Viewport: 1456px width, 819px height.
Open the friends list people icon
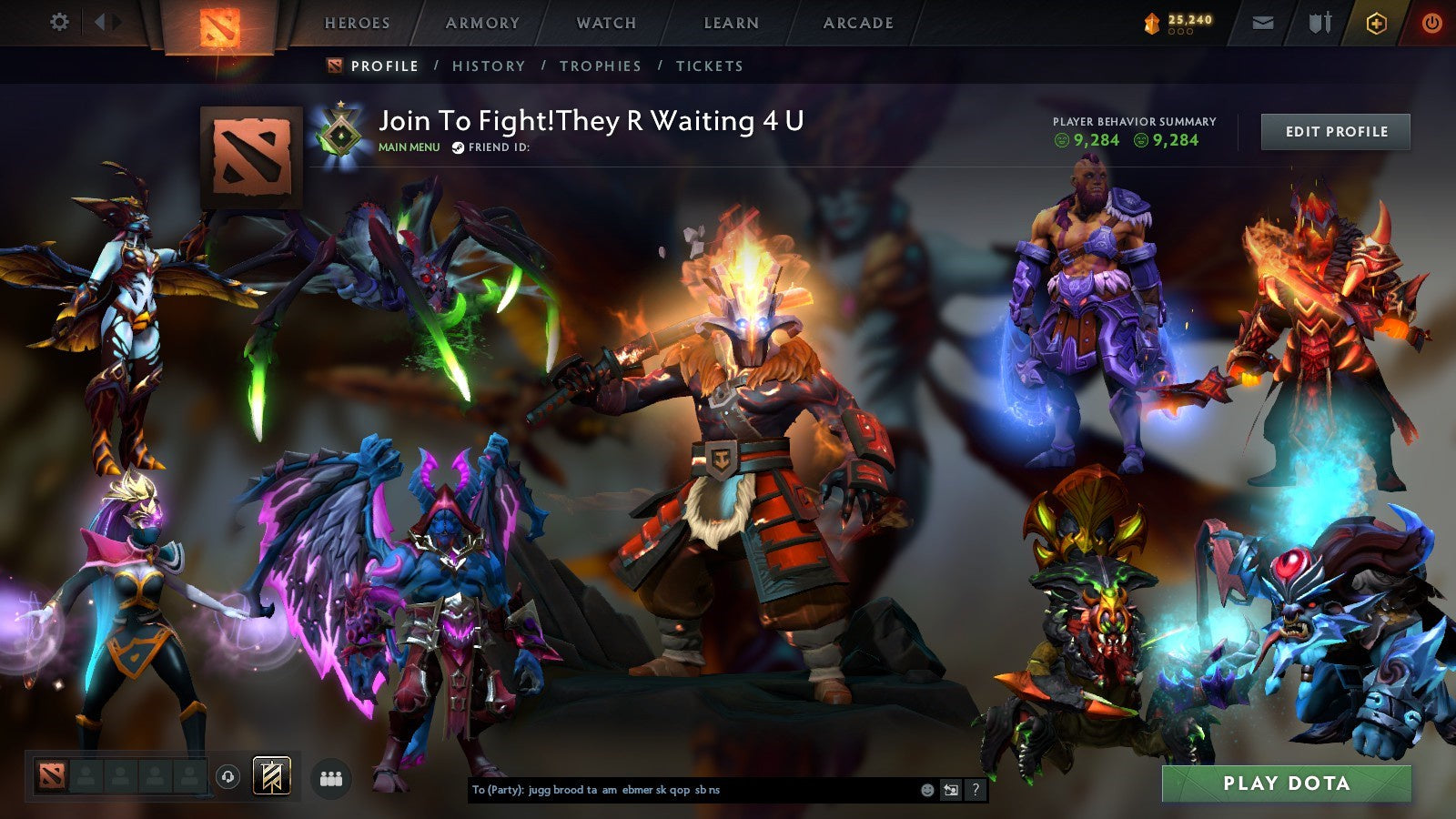point(330,778)
